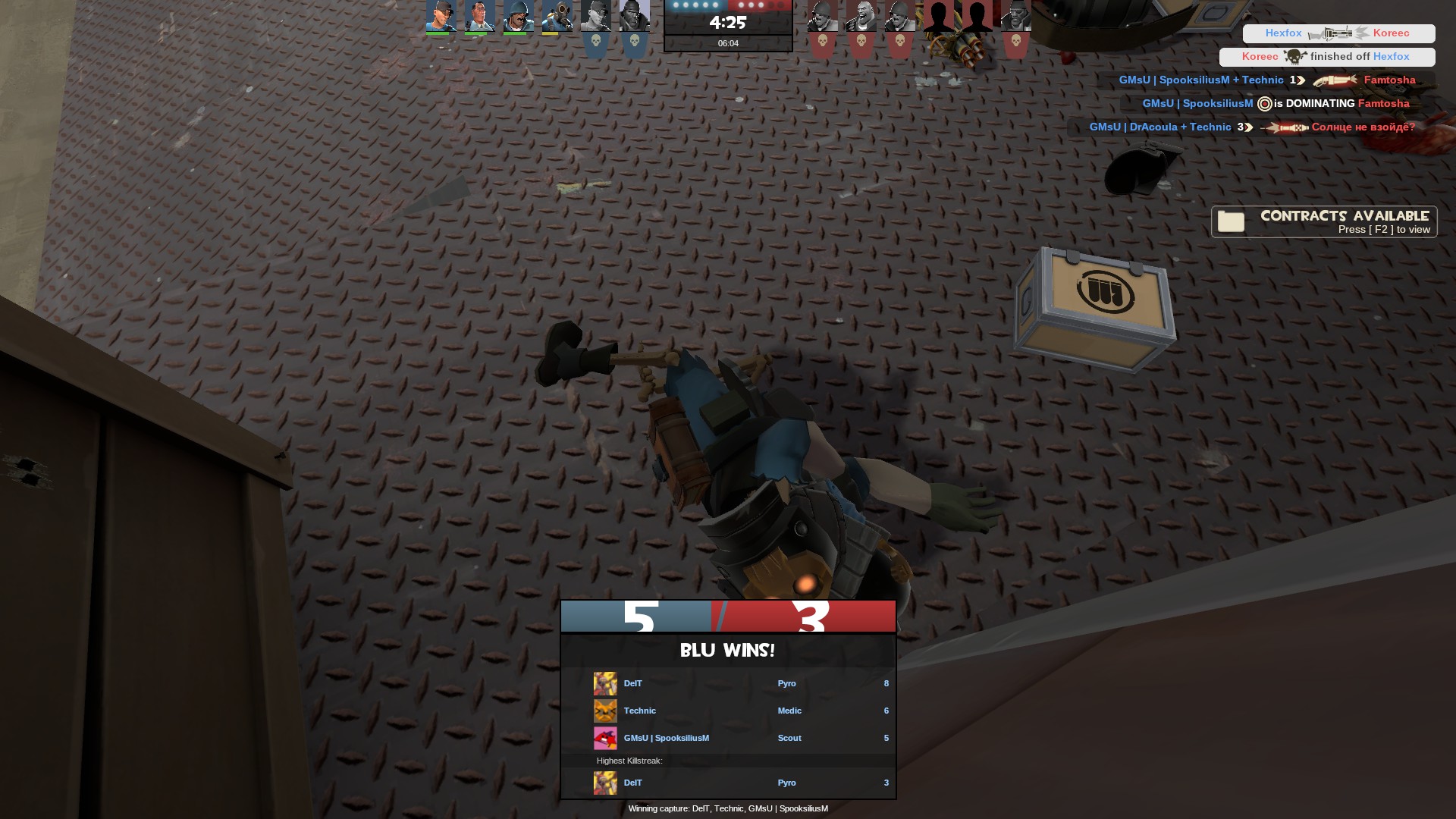Click the RED Heavy portrait
Image resolution: width=1456 pixels, height=819 pixels.
pyautogui.click(x=861, y=16)
